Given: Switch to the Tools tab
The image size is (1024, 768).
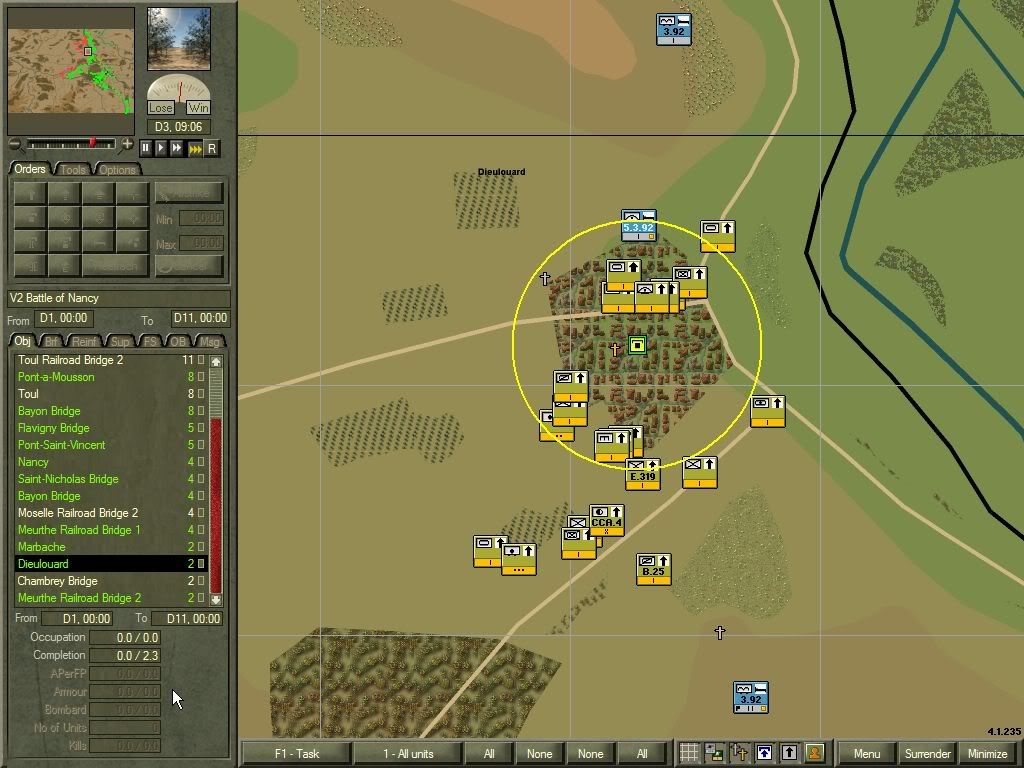Looking at the screenshot, I should coord(73,170).
